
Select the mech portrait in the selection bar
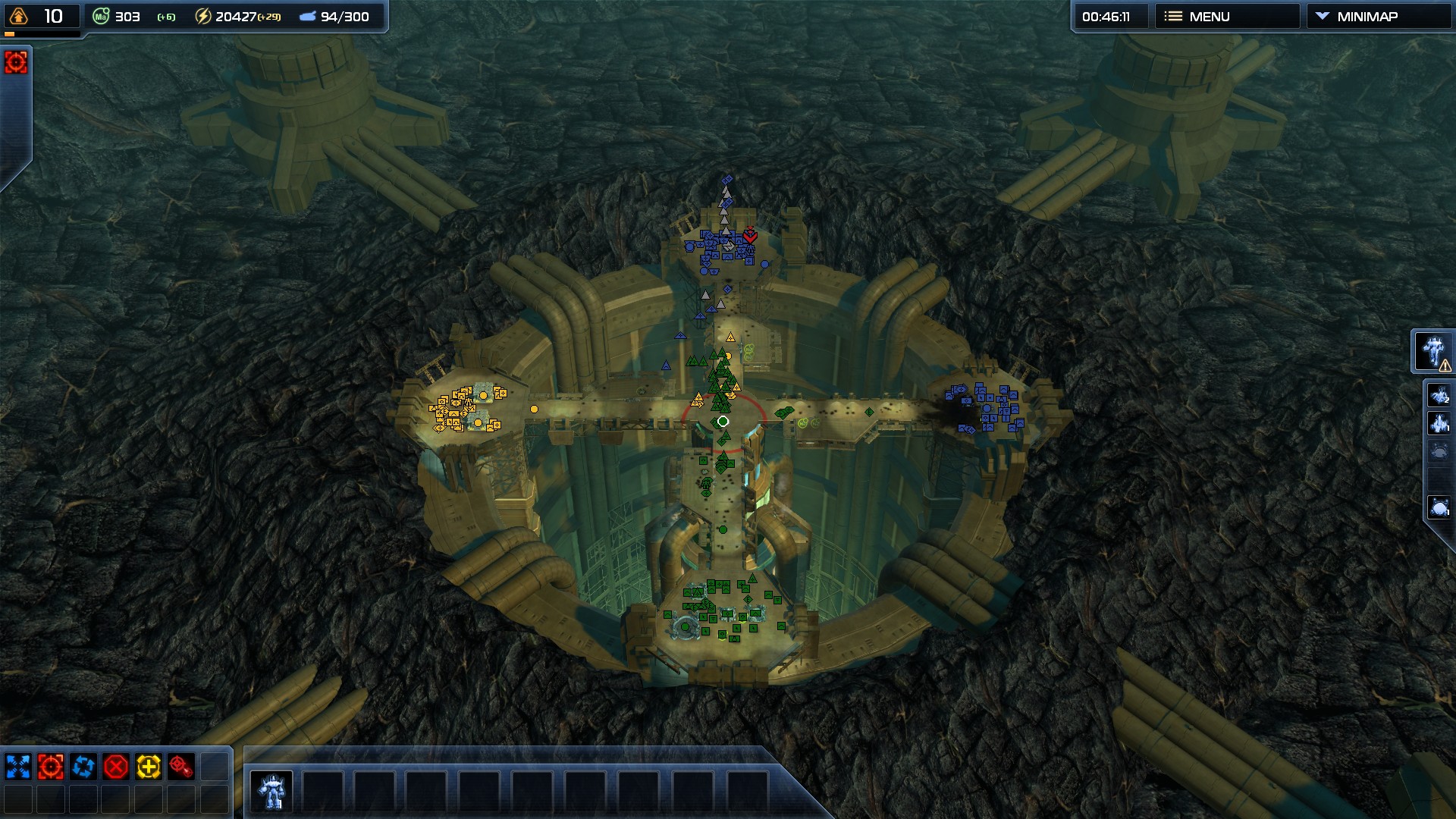click(x=271, y=791)
